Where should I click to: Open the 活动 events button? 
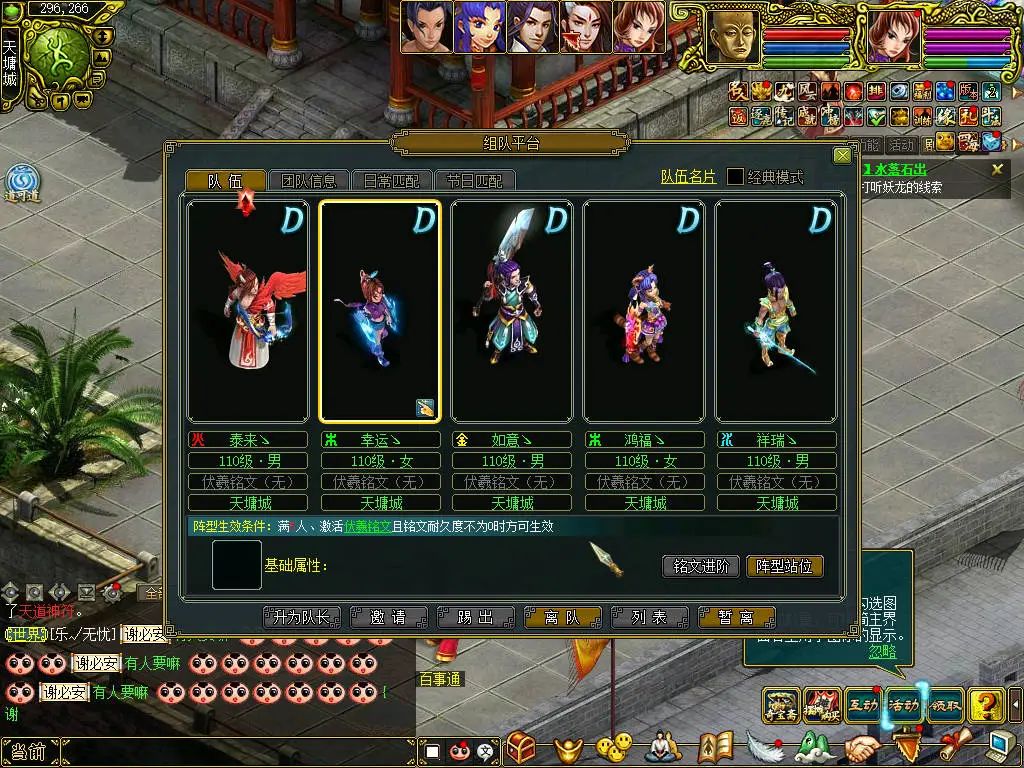904,705
